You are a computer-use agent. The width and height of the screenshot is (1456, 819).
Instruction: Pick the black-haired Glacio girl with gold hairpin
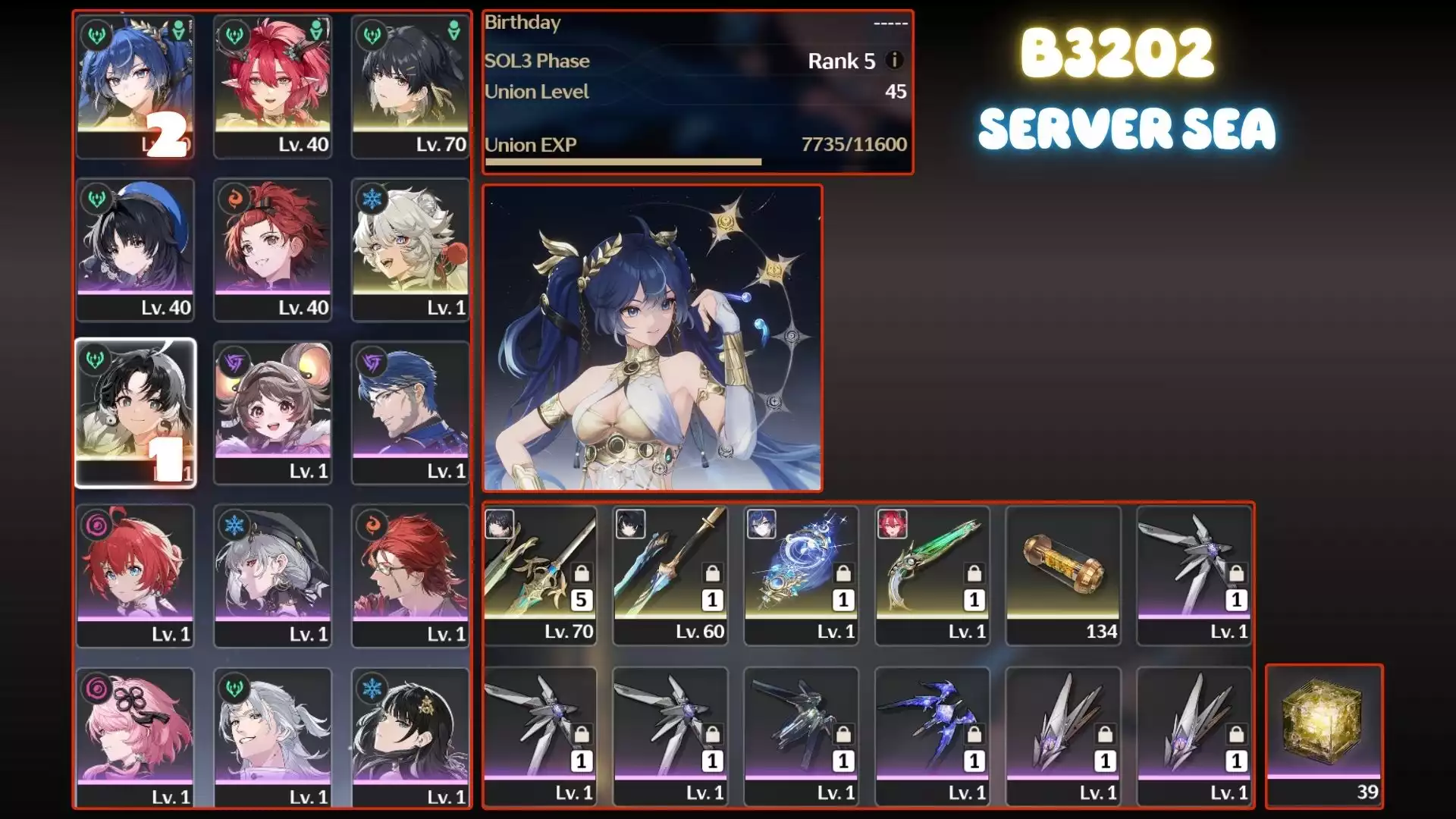tap(410, 738)
